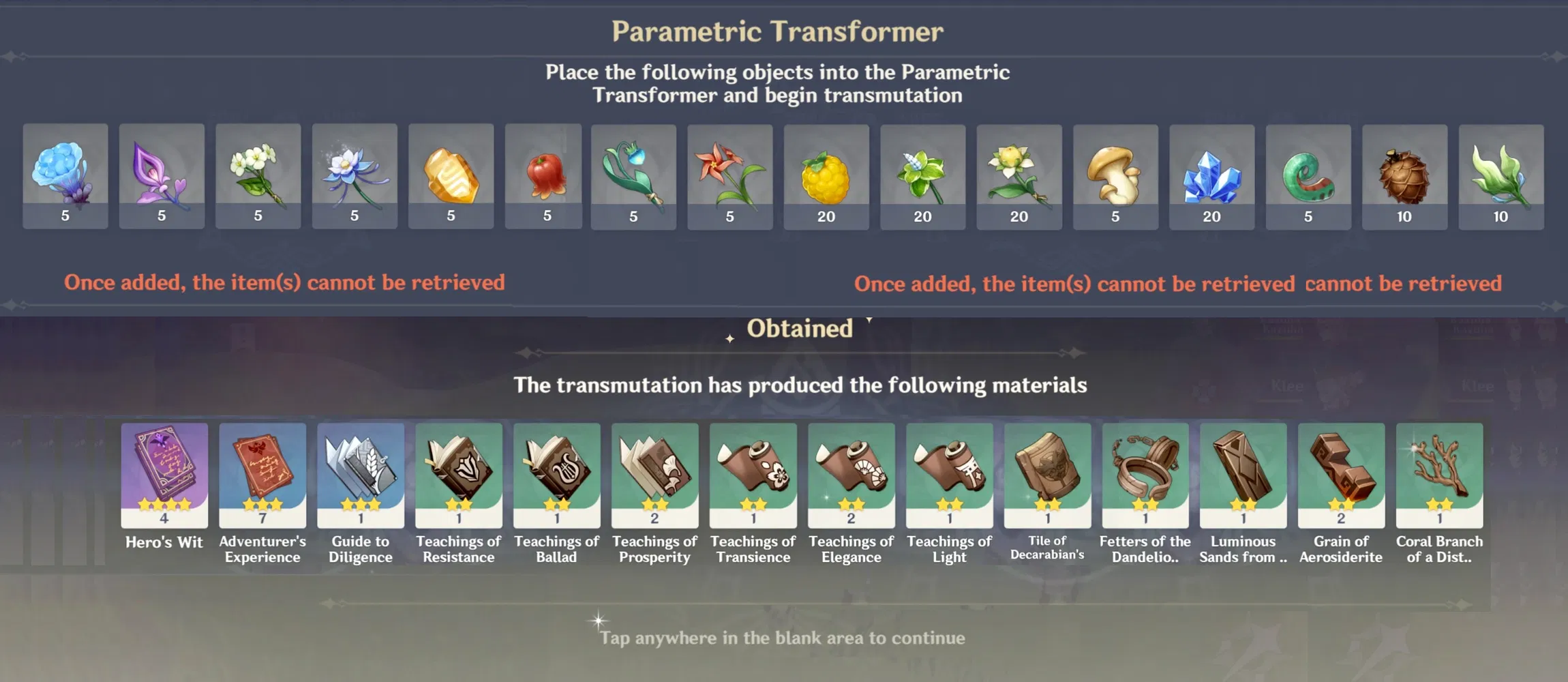Click the blue Crystal Chunk slot showing 20
The height and width of the screenshot is (682, 1568).
(x=1212, y=176)
